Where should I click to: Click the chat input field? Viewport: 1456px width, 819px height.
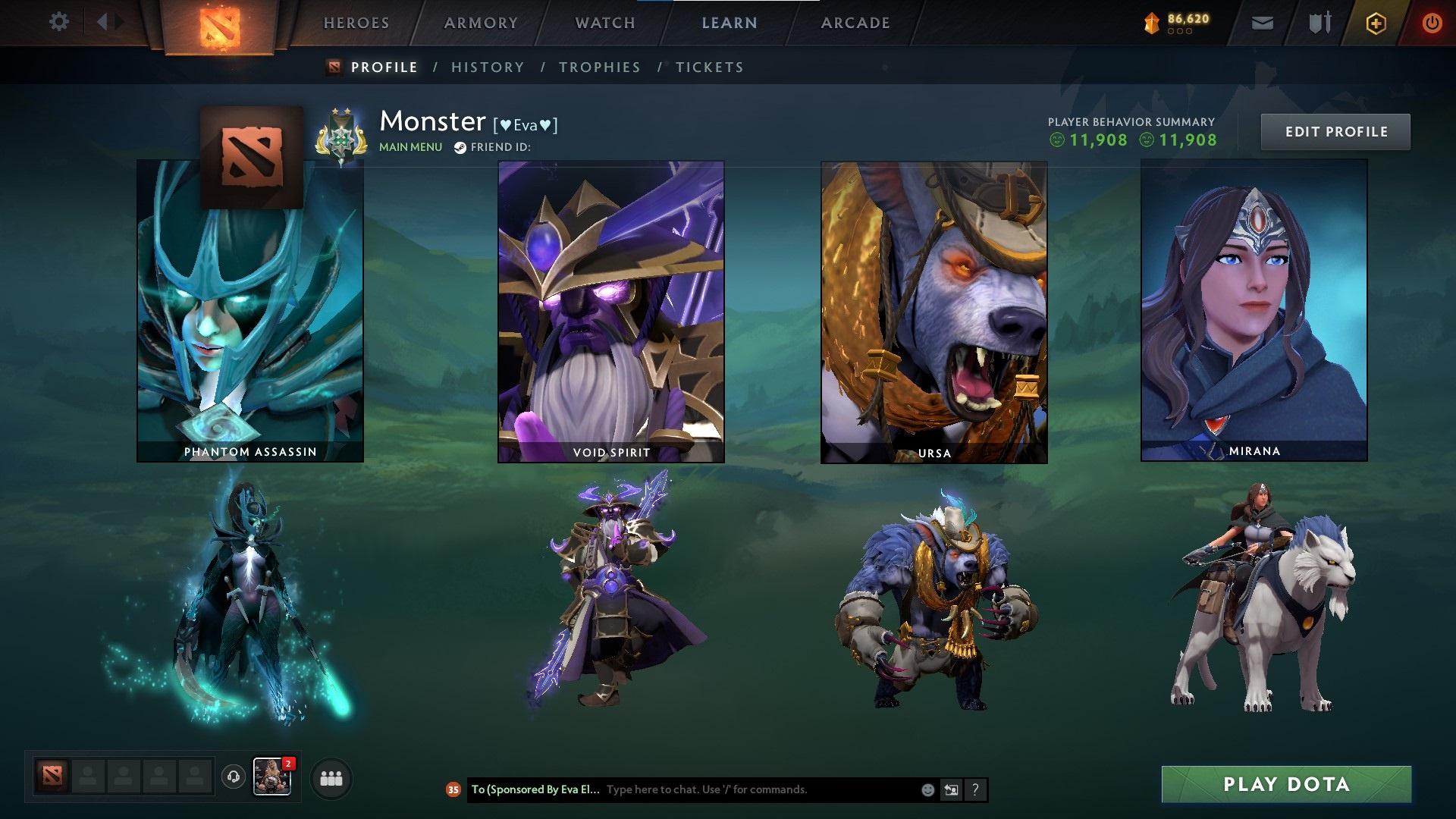coord(720,789)
